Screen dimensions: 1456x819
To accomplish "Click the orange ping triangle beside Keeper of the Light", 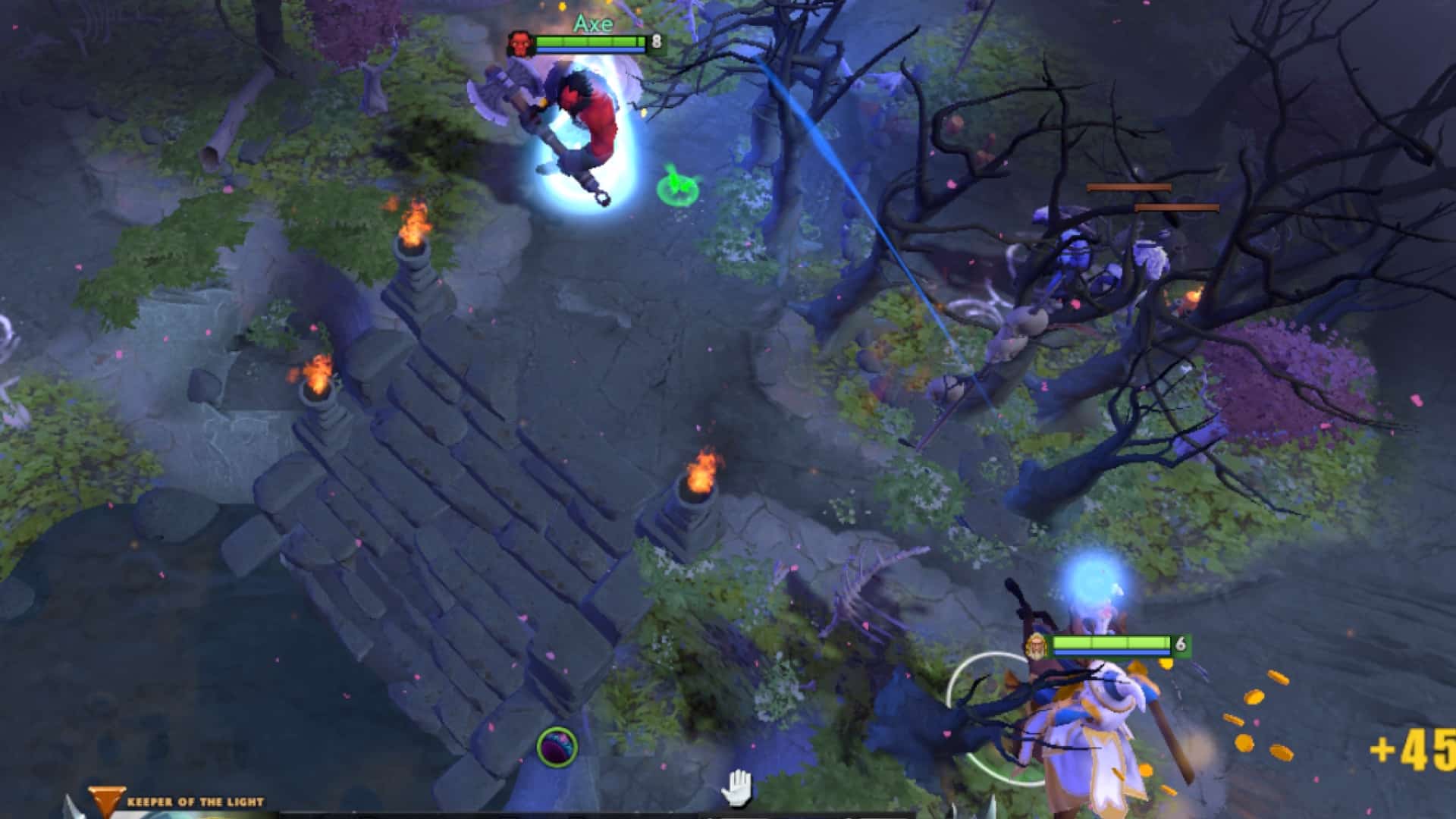I will coord(108,797).
